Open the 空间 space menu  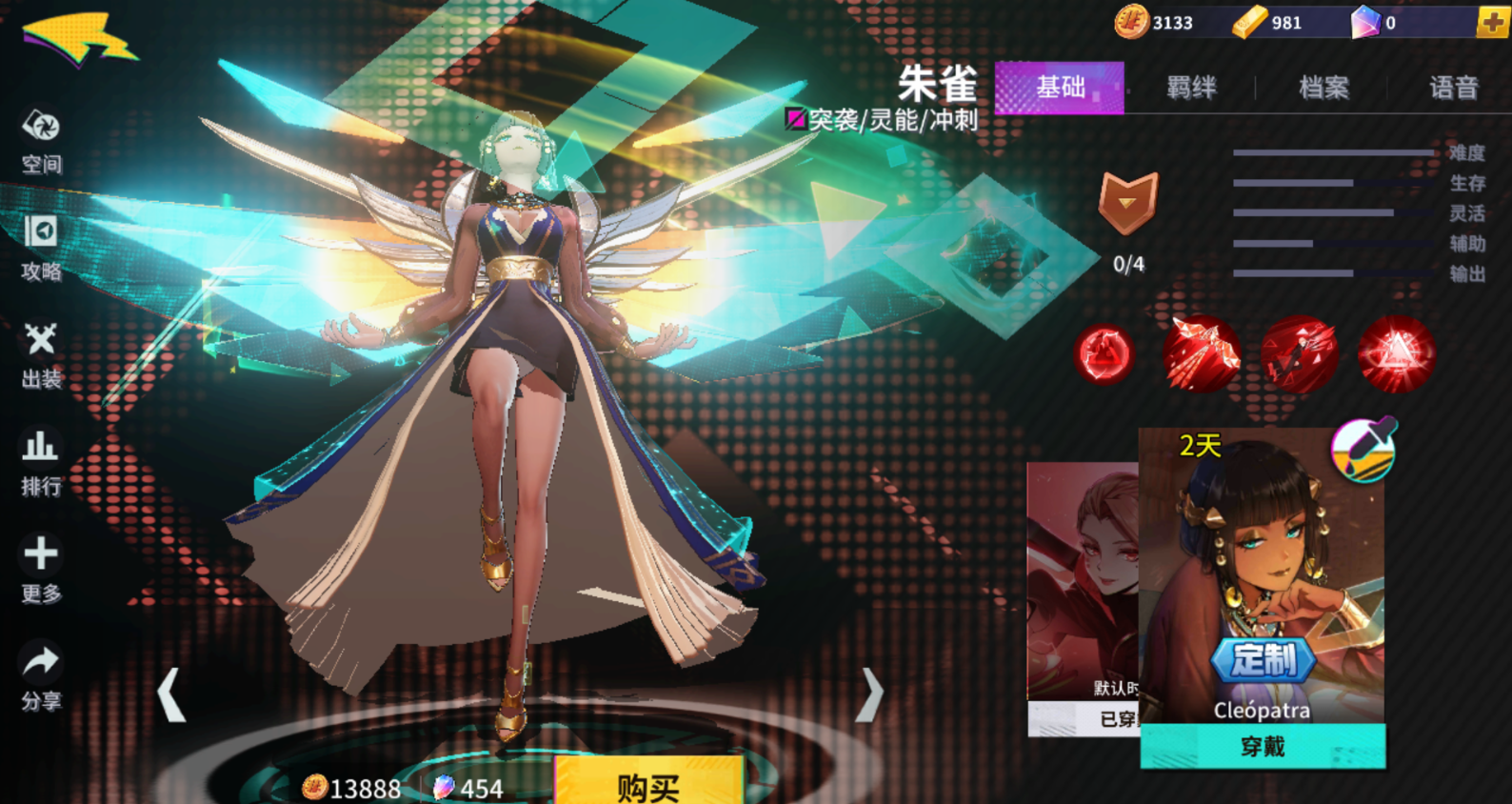tap(41, 141)
